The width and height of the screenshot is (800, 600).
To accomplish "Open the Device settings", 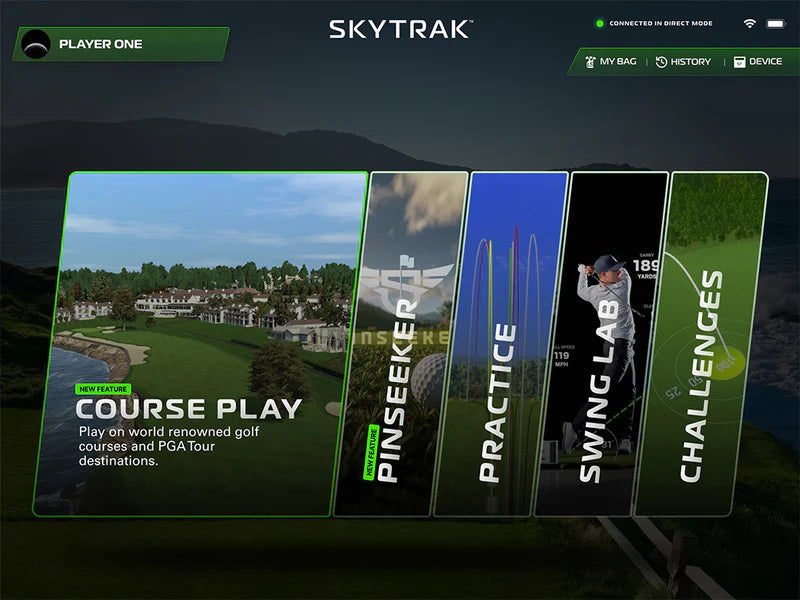I will 758,62.
